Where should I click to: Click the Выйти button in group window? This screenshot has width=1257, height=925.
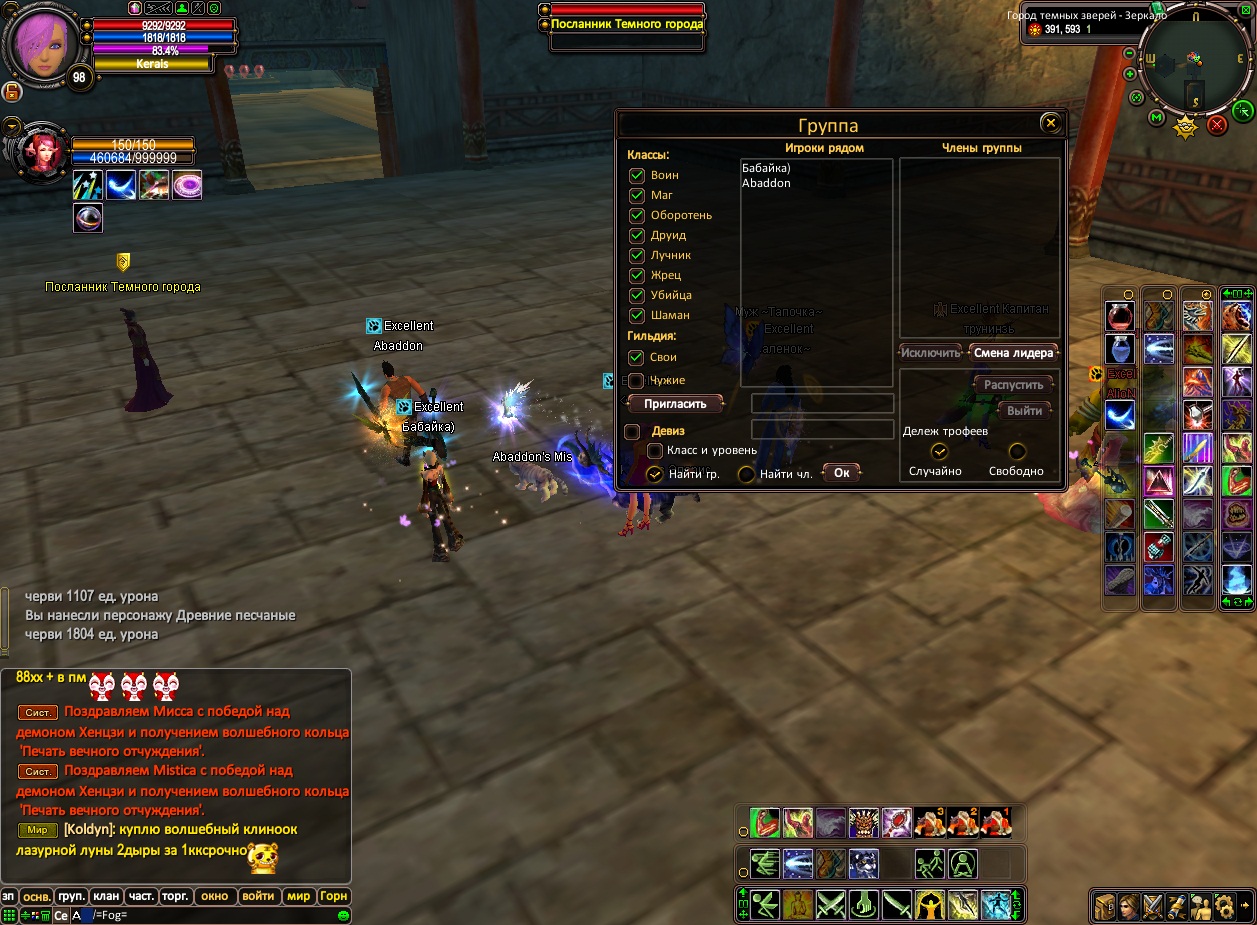point(1024,410)
